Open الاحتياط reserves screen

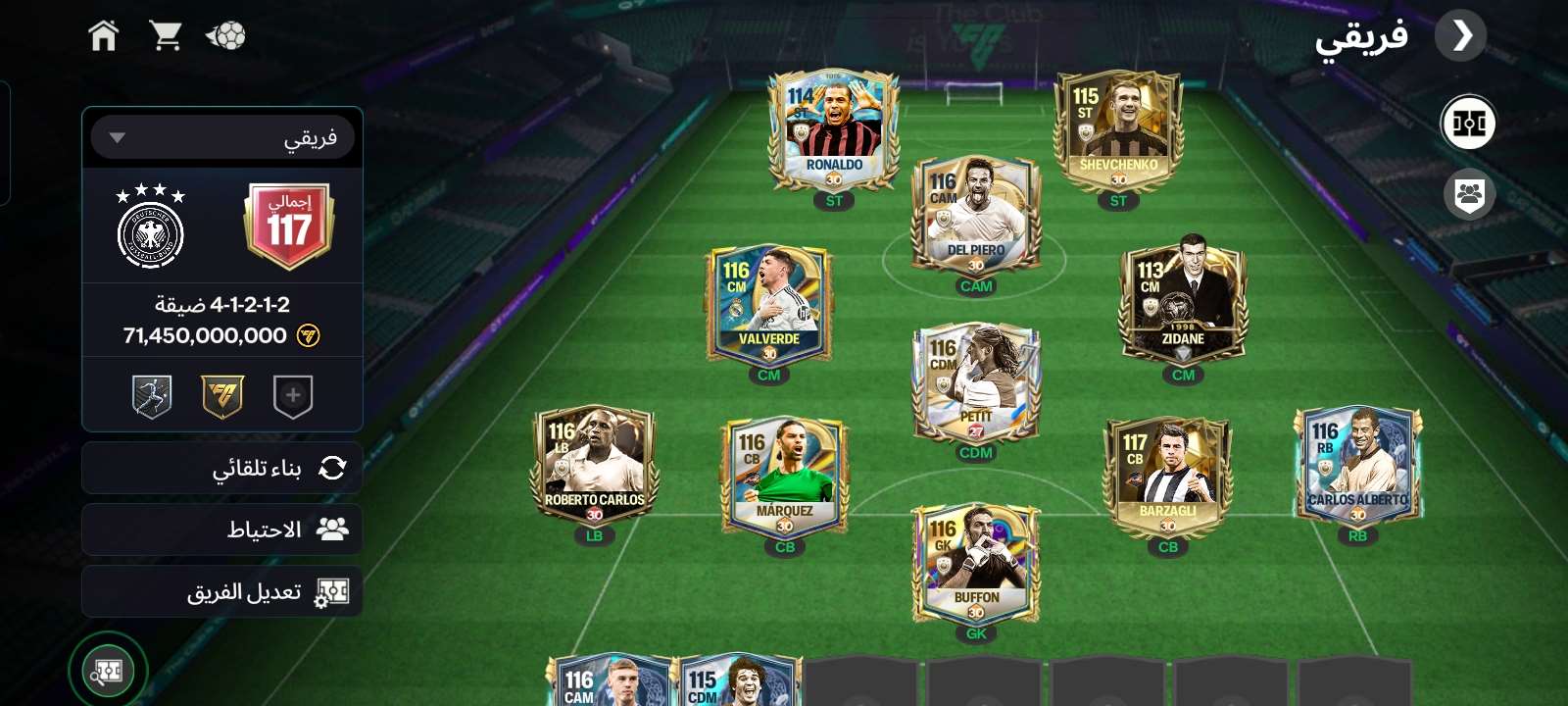pos(222,529)
